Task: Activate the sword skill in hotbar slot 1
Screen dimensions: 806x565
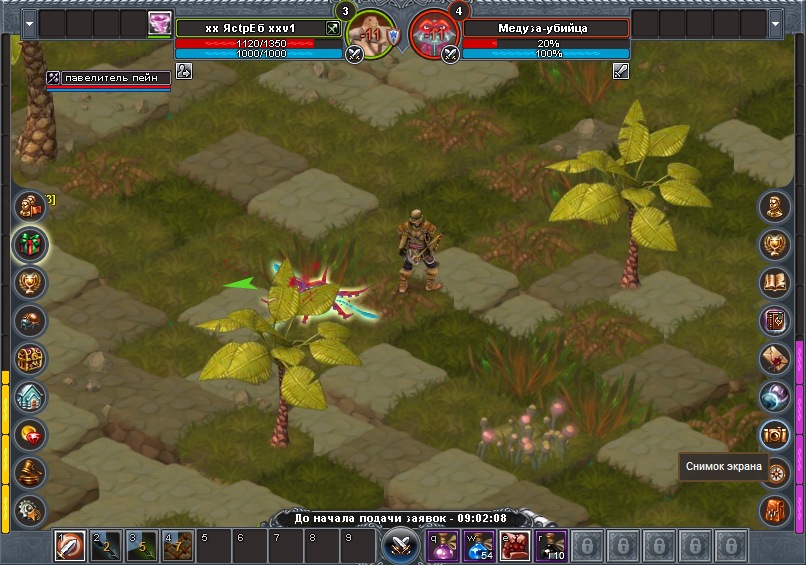Action: click(69, 546)
